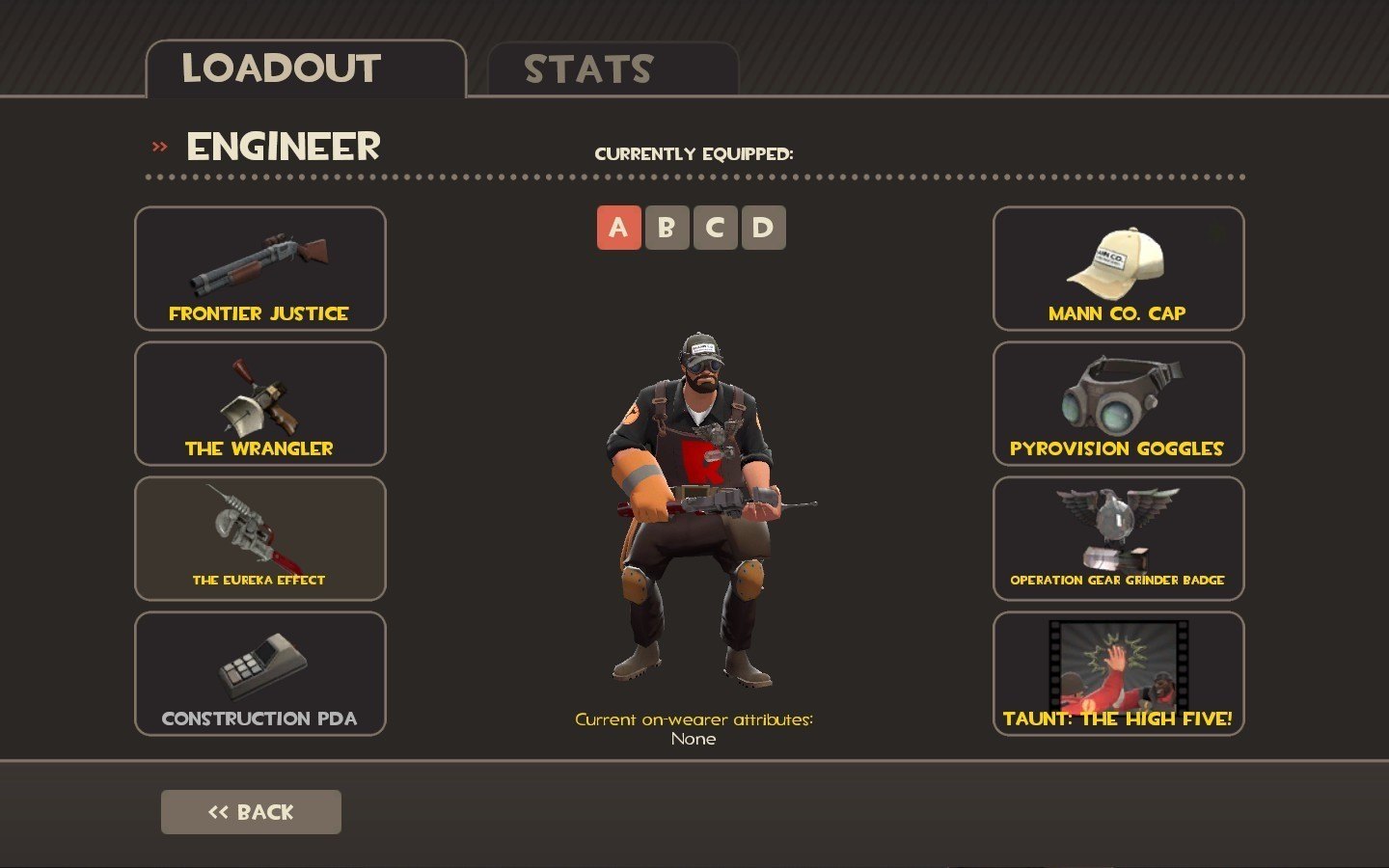
Task: Open the Mann Co. Cap cosmetic slot
Action: pos(1118,268)
